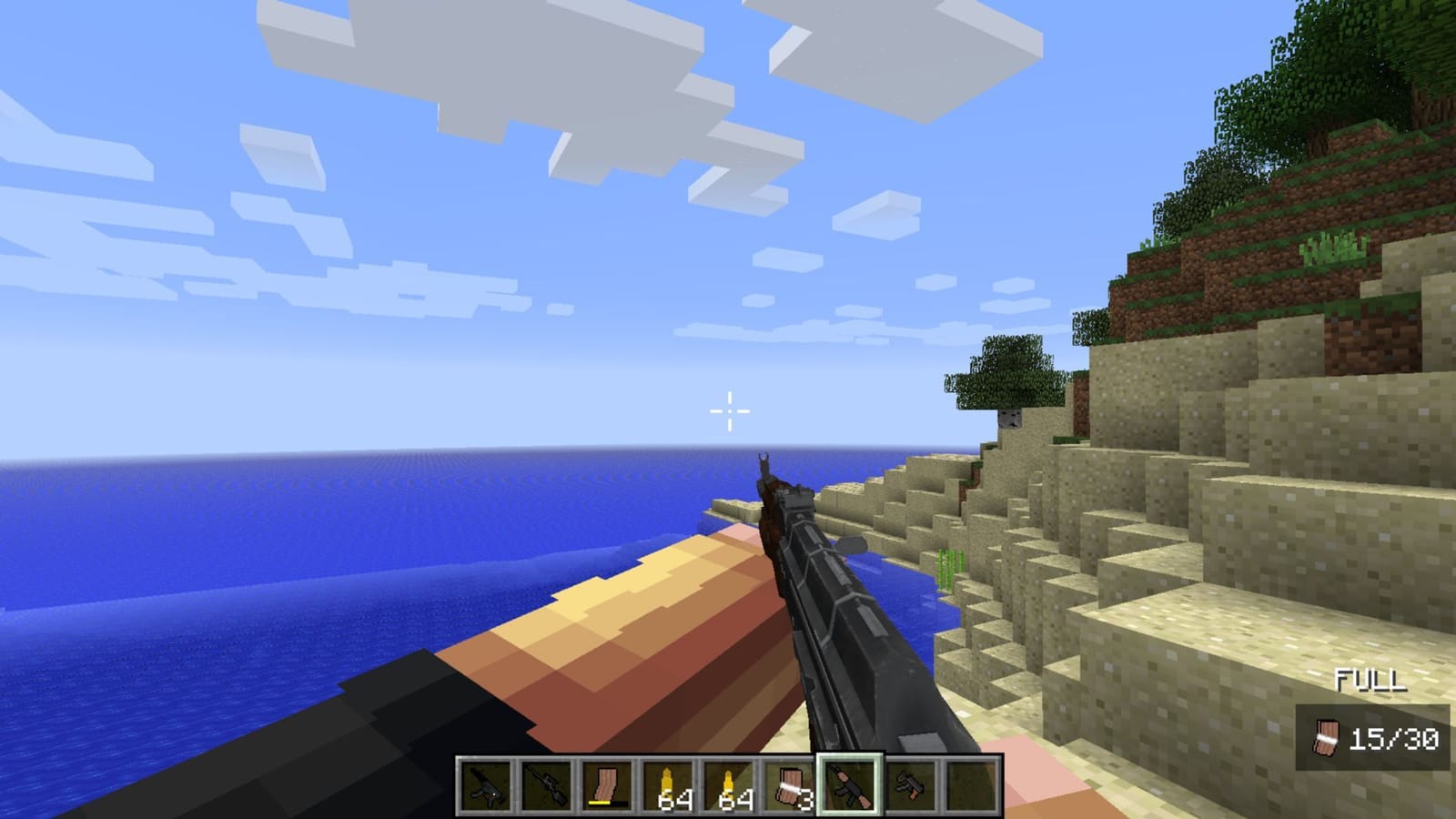This screenshot has width=1456, height=819.
Task: Click the crosshair at screen center
Action: 728,409
